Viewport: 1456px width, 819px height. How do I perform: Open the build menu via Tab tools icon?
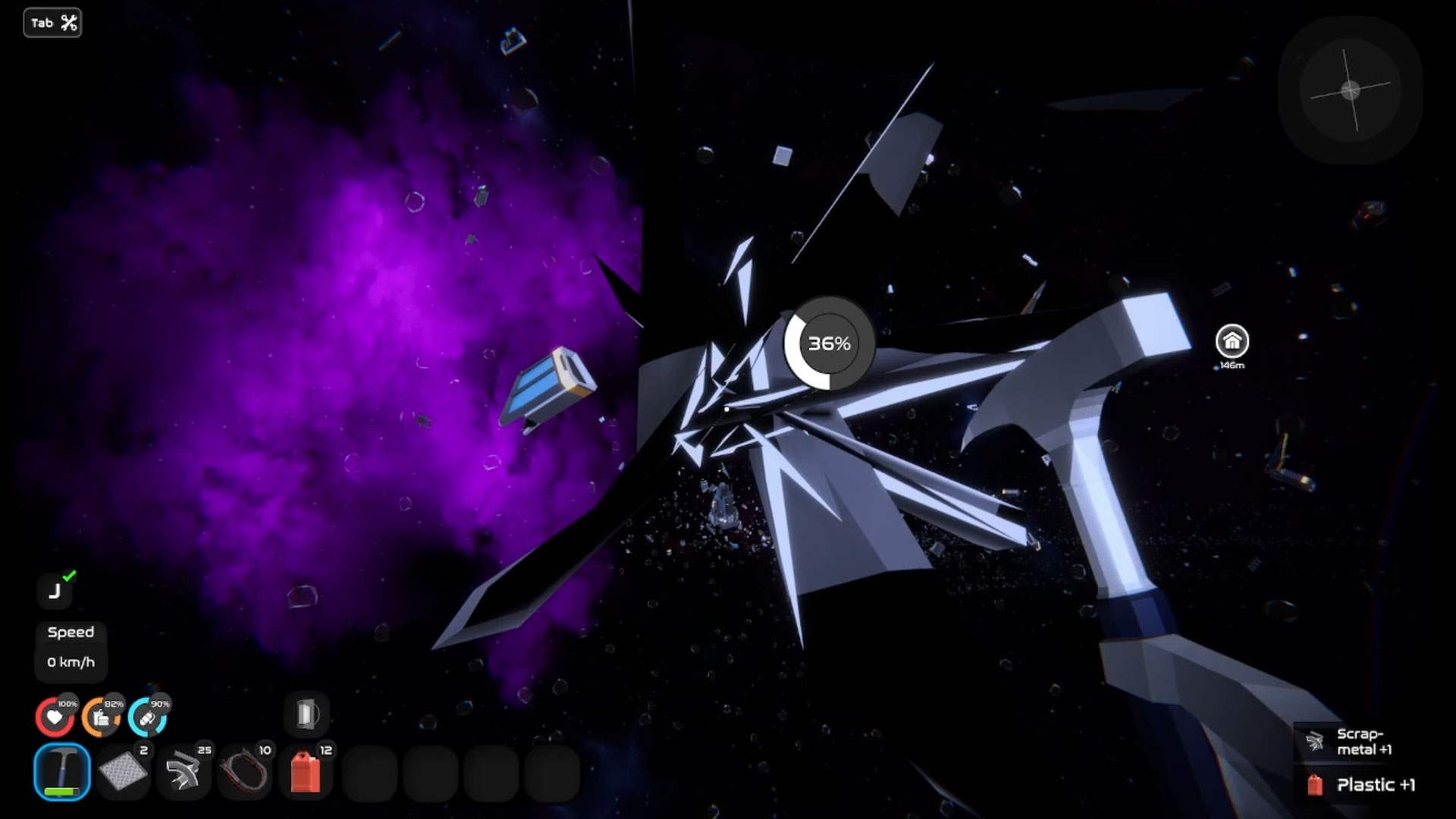(52, 23)
